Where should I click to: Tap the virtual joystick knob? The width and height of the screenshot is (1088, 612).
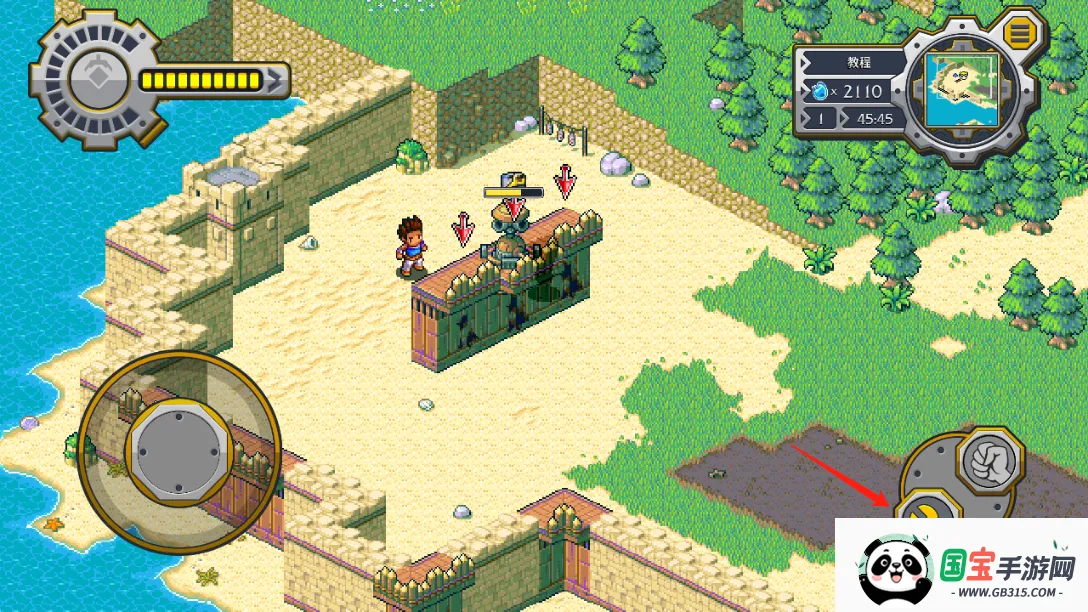coord(178,450)
